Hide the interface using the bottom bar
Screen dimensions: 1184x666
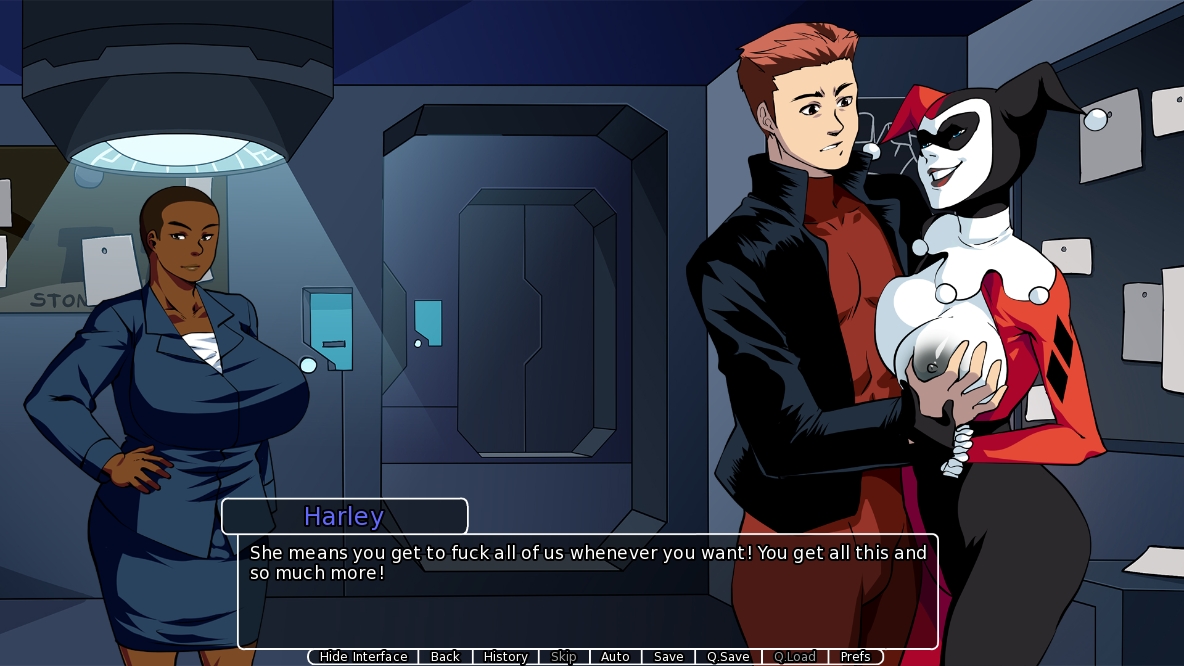coord(363,657)
